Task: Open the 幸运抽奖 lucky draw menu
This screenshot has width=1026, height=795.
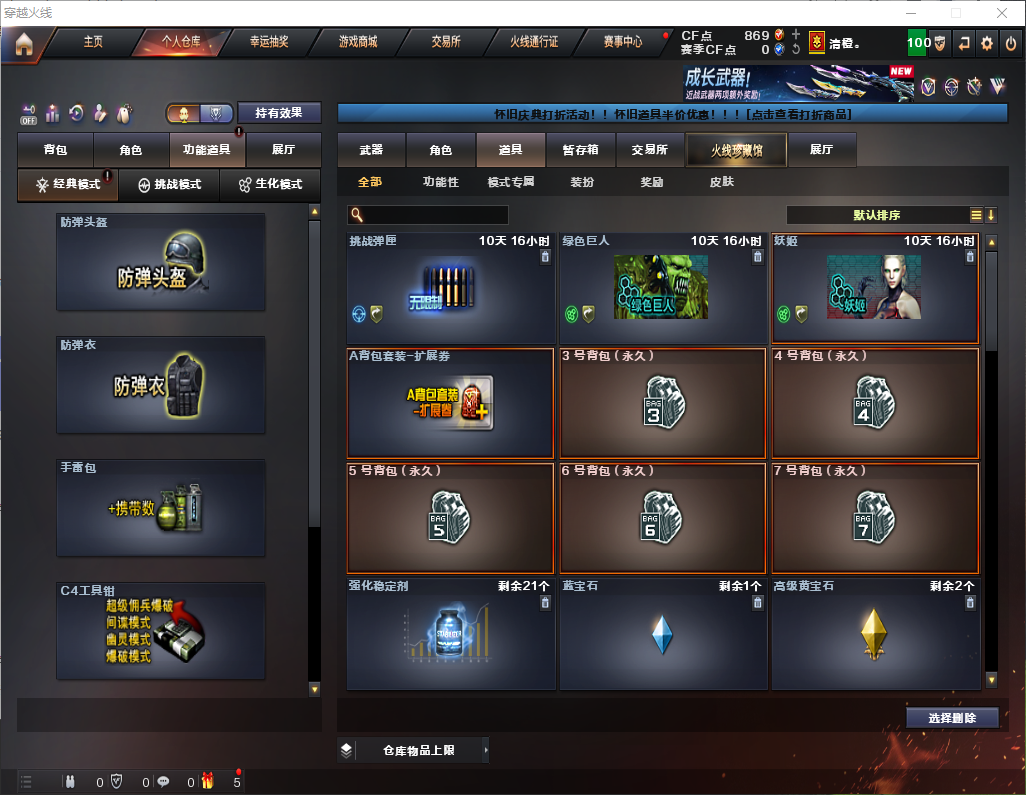Action: click(269, 42)
